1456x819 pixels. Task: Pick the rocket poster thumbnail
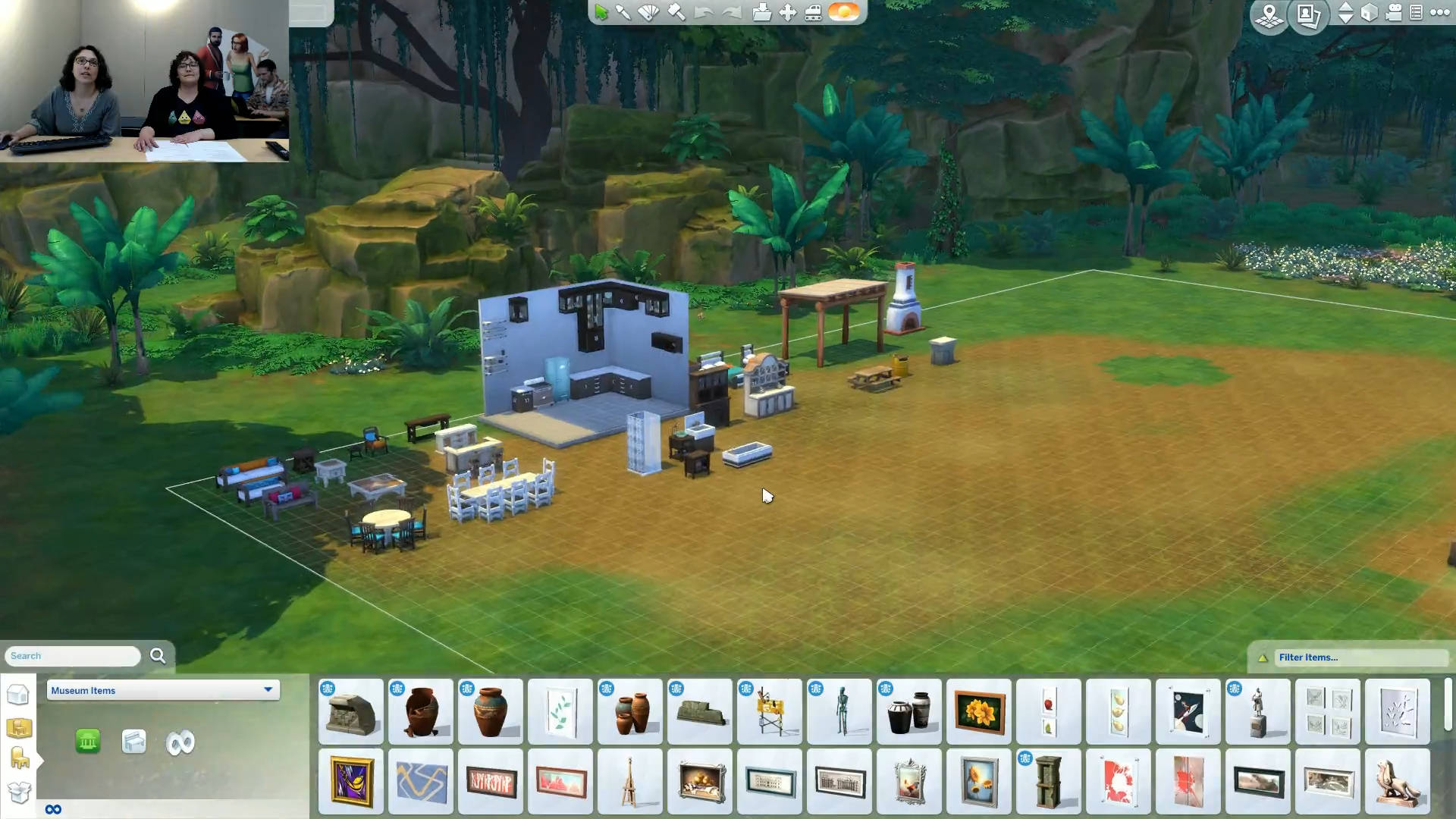click(1188, 712)
